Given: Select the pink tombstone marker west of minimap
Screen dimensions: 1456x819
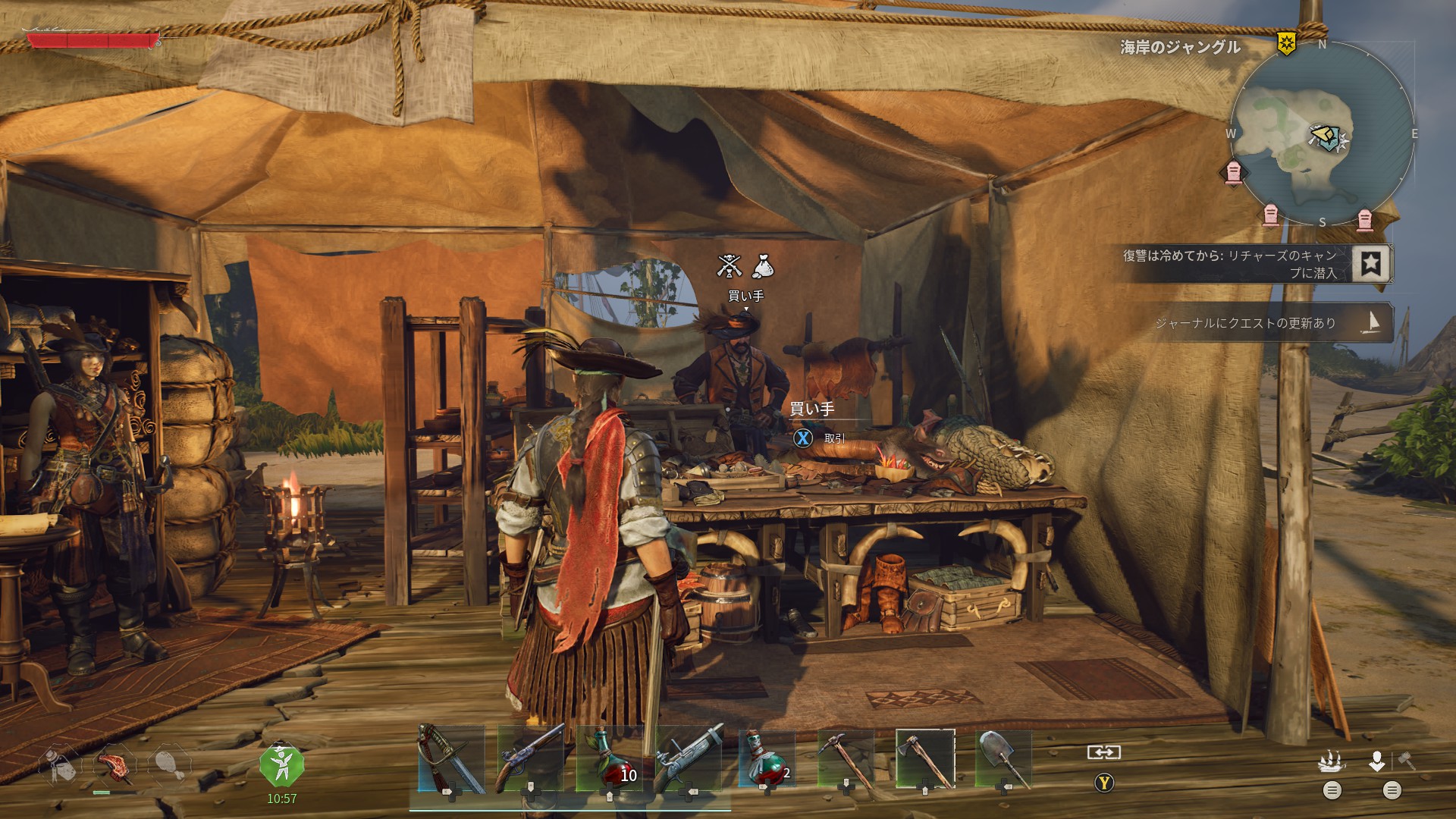Looking at the screenshot, I should [x=1234, y=173].
